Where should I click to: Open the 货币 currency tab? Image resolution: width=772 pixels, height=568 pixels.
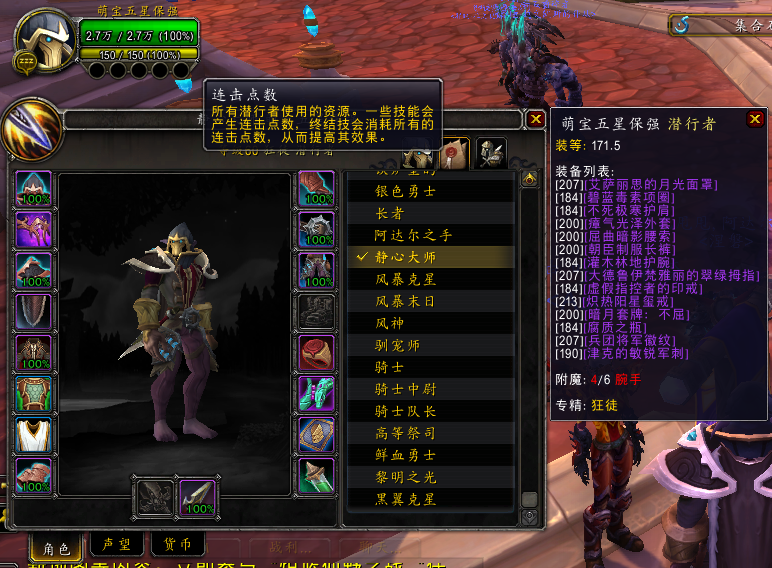coord(177,546)
